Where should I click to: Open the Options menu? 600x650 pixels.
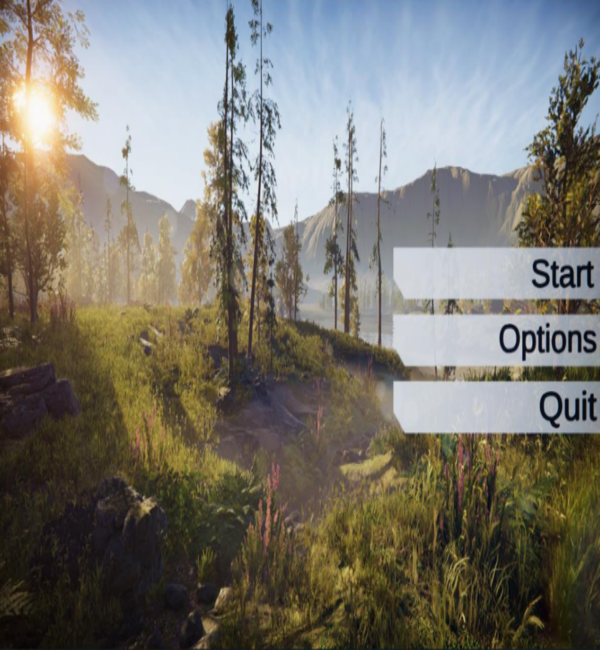coord(497,340)
